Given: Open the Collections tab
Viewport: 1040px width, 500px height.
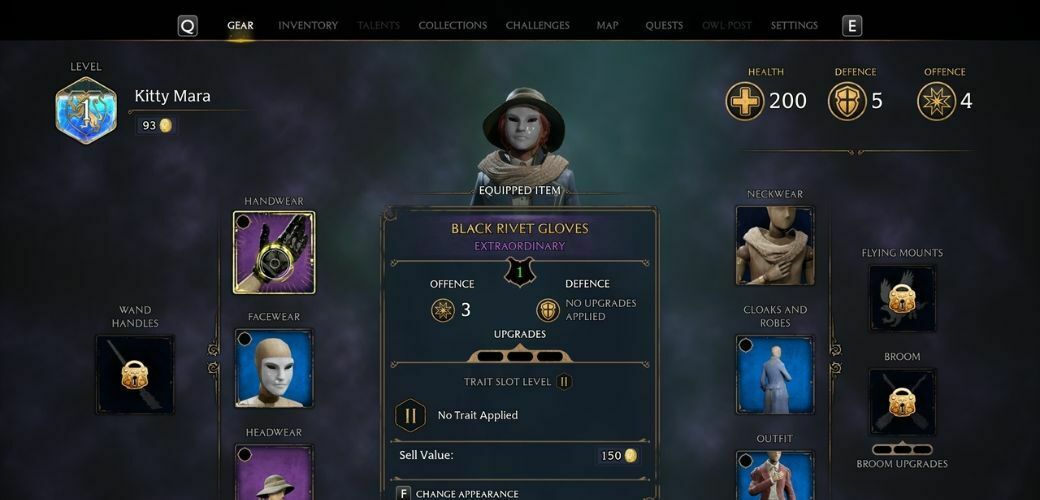Looking at the screenshot, I should [x=452, y=25].
